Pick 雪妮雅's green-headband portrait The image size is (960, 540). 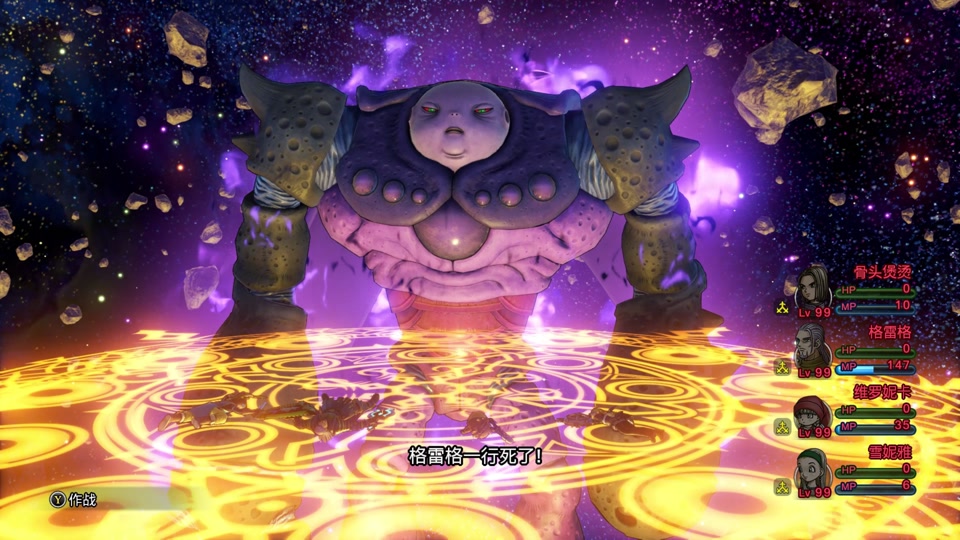pos(812,470)
